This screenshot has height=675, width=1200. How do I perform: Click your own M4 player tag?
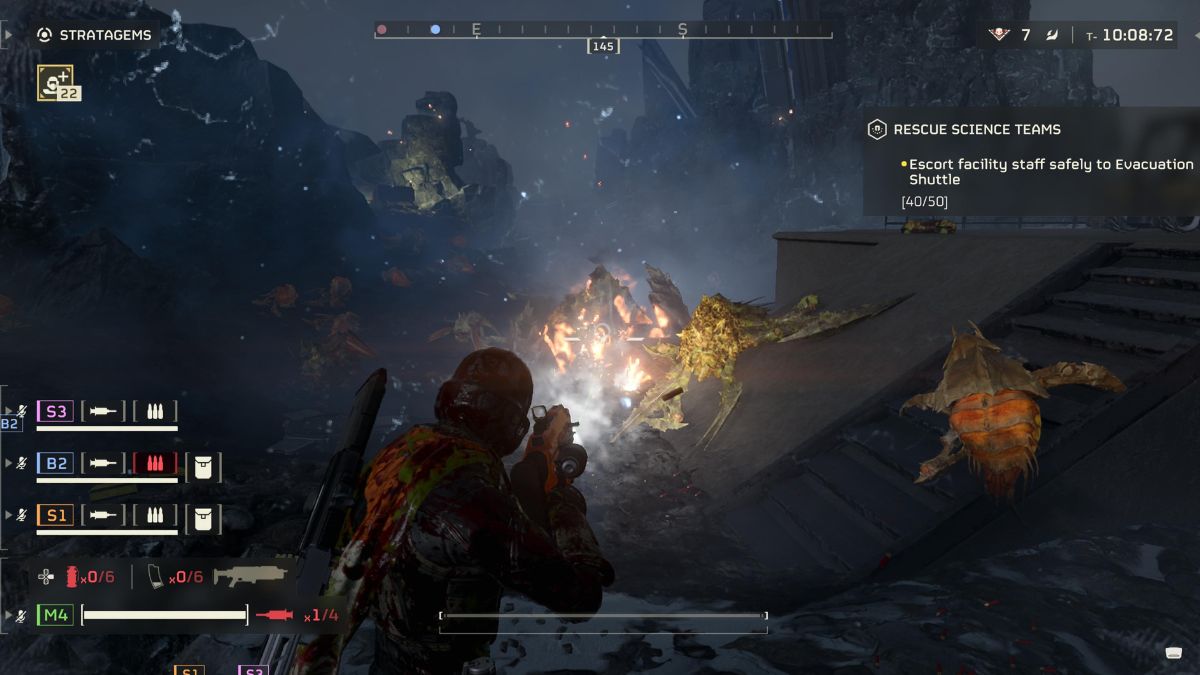click(55, 615)
